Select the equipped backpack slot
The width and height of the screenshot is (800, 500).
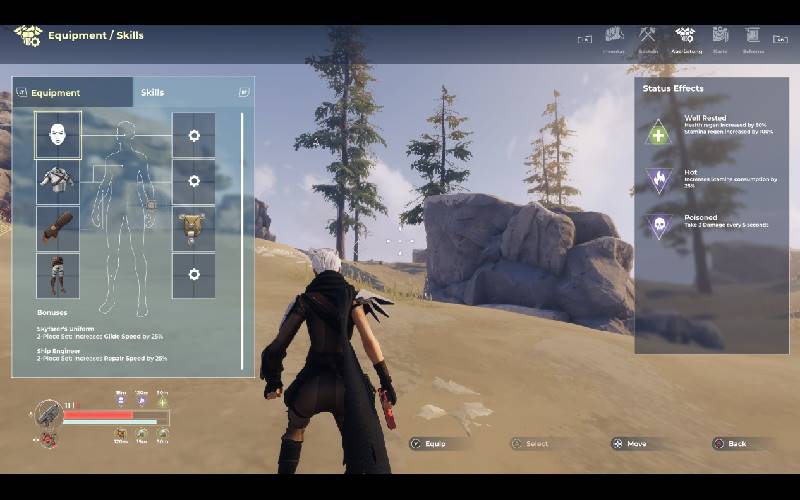[193, 228]
